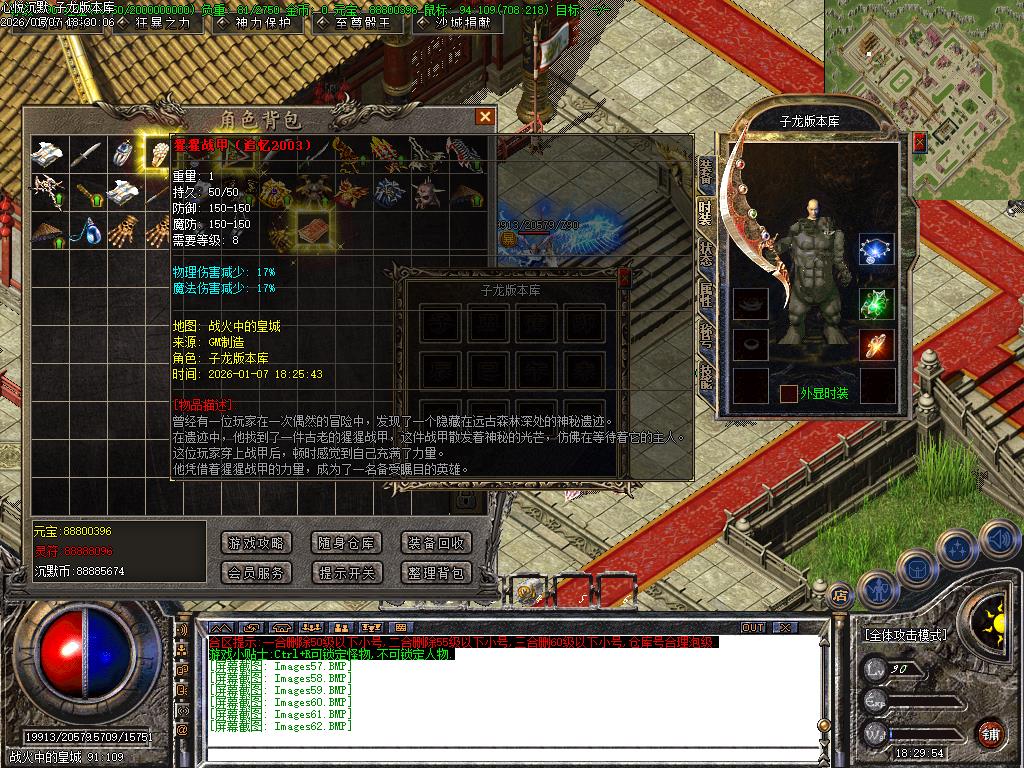
Task: Open the 铺 stall button
Action: [990, 733]
